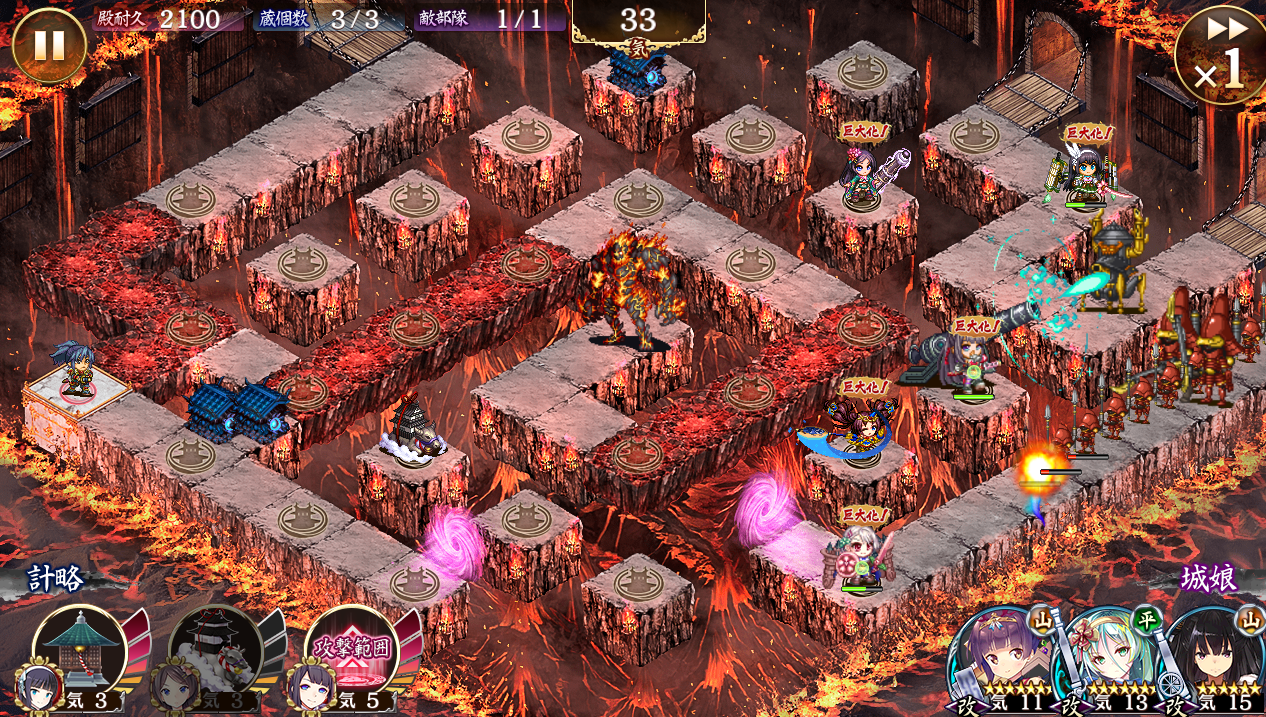Pause the battle
This screenshot has height=717, width=1266.
[x=48, y=46]
